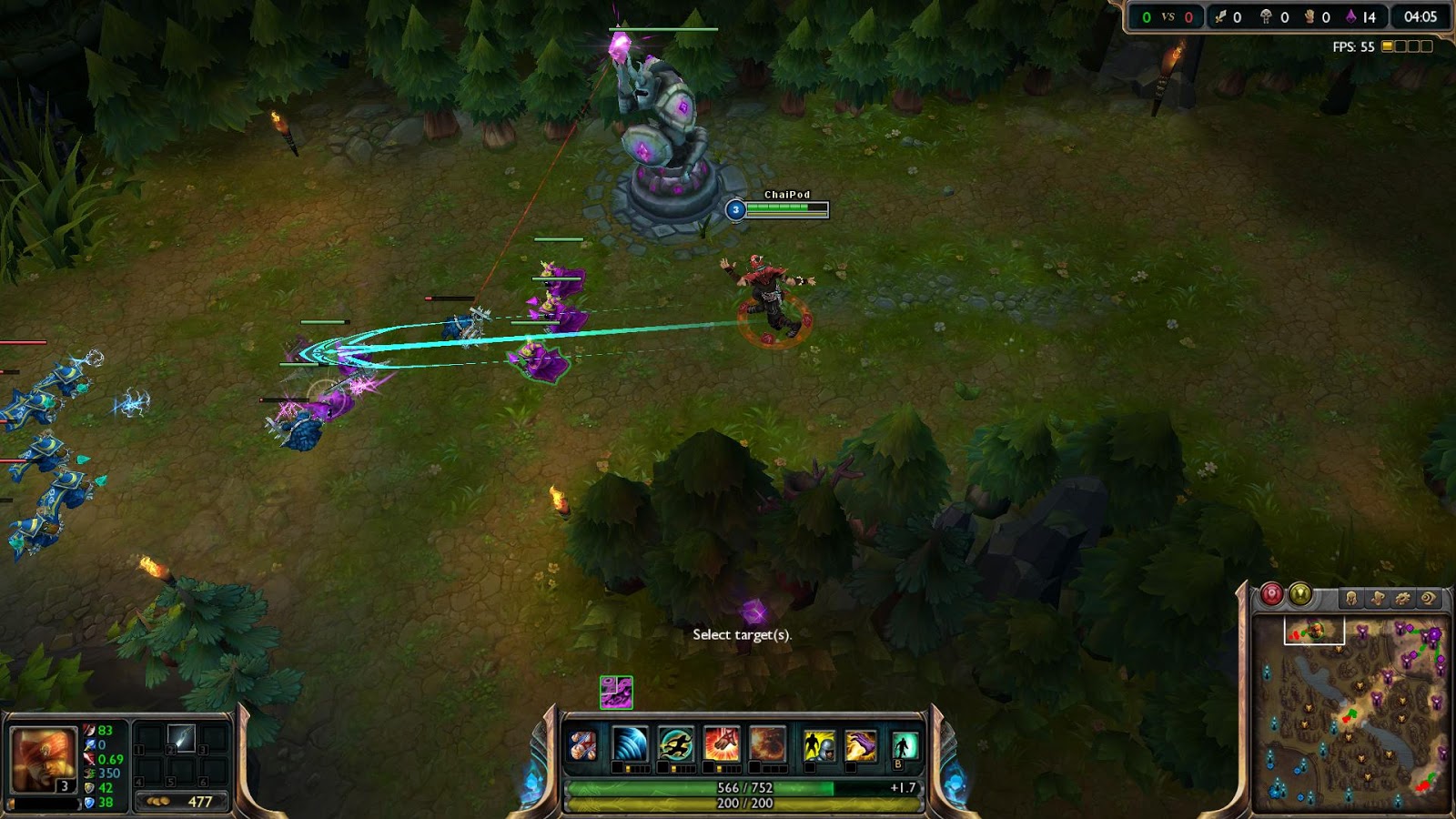This screenshot has width=1456, height=819.
Task: Activate the Ignite summoner spell
Action: click(x=860, y=743)
